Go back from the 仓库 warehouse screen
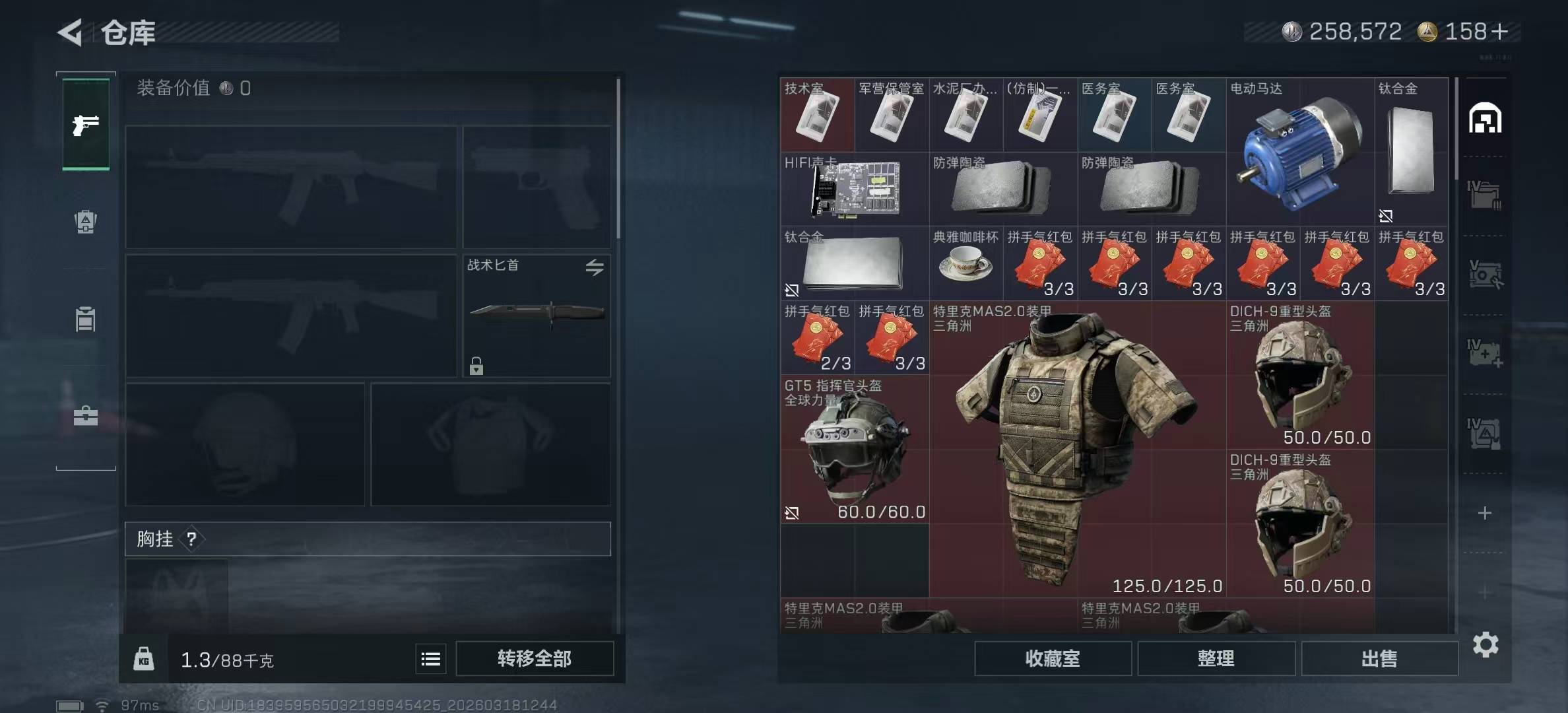The image size is (1568, 713). tap(70, 32)
